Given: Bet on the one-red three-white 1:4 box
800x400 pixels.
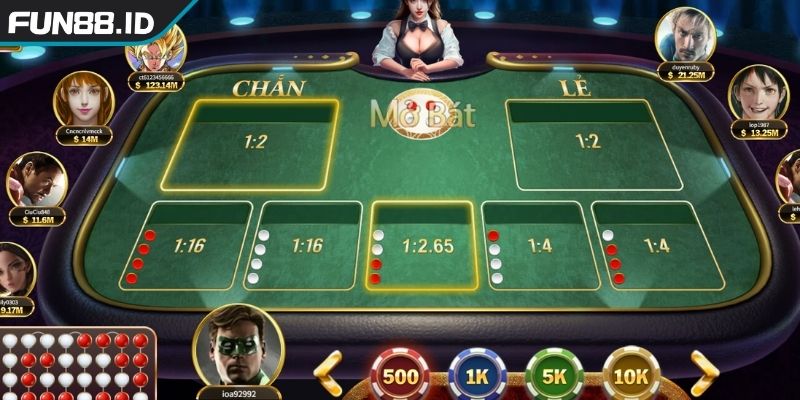Looking at the screenshot, I should click(537, 245).
